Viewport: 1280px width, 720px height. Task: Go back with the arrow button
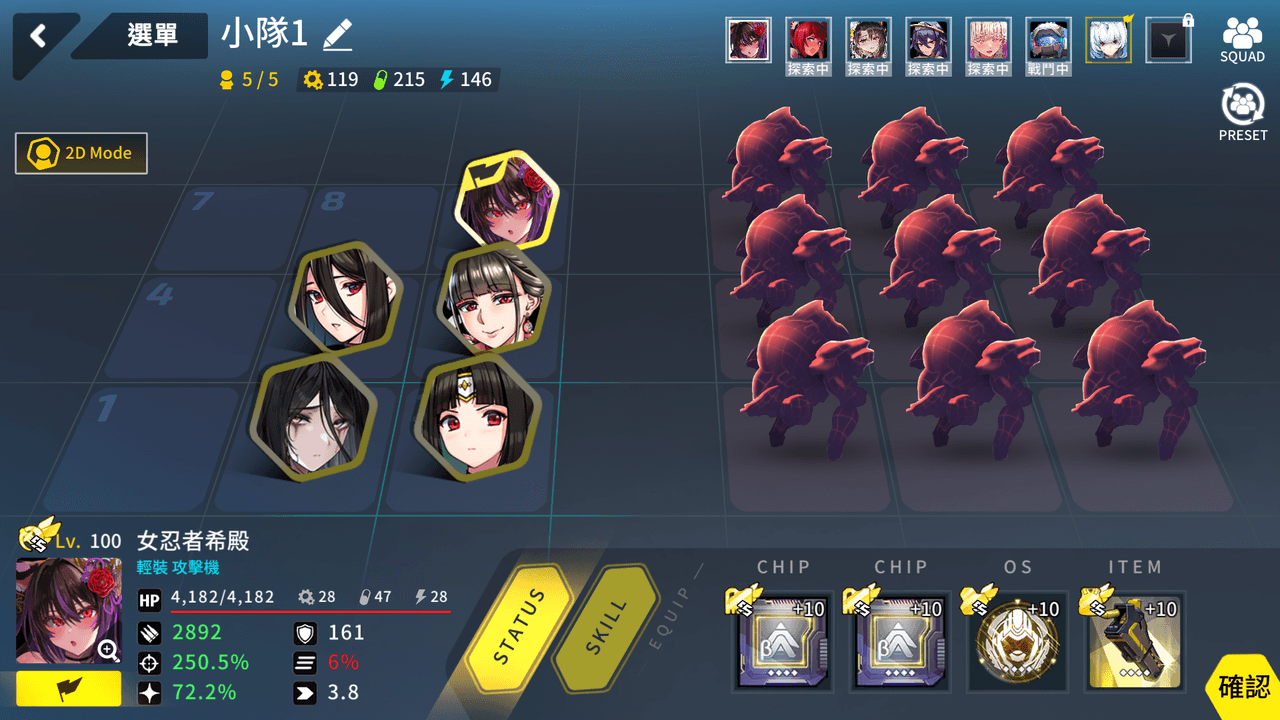click(x=38, y=37)
